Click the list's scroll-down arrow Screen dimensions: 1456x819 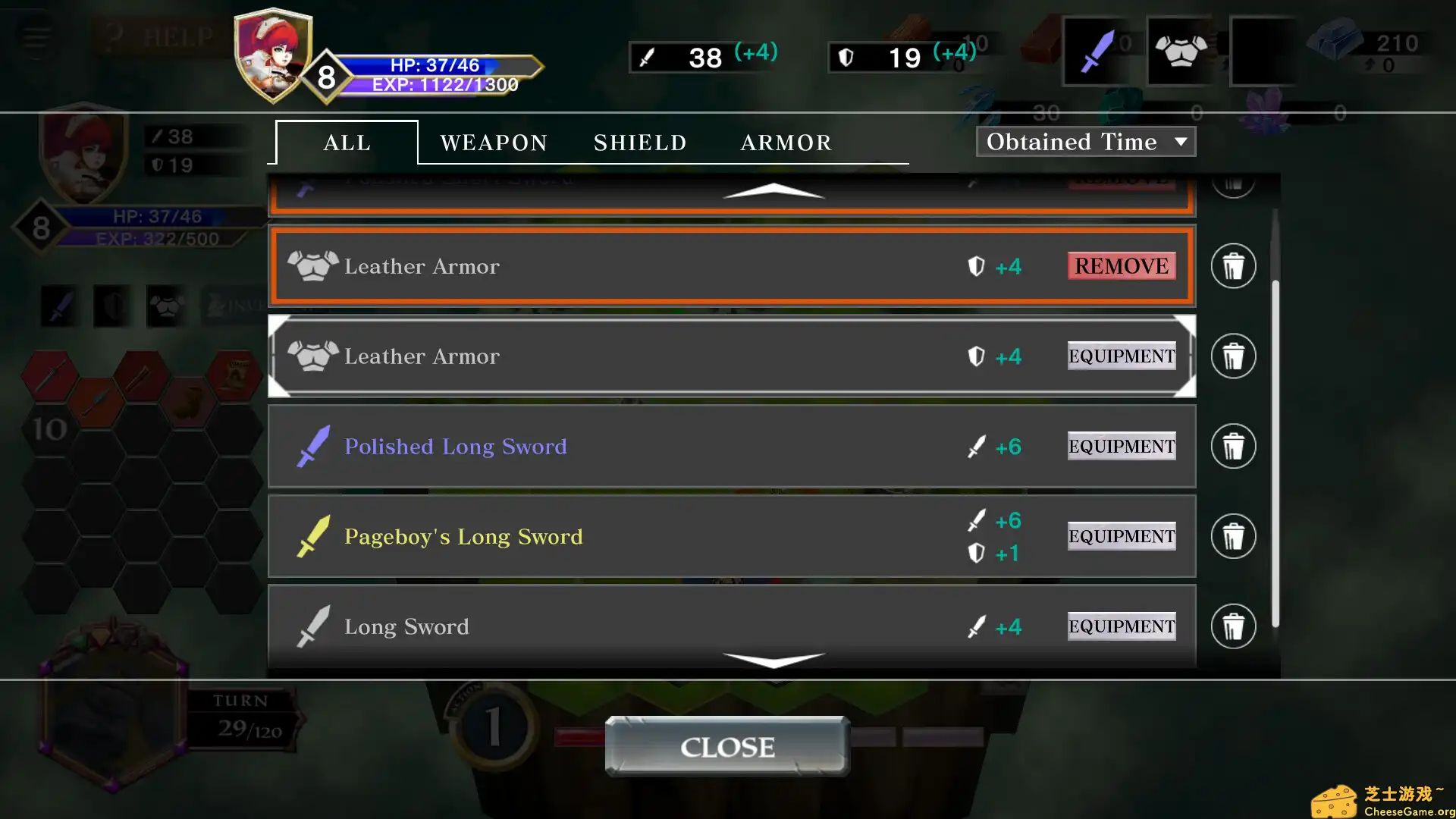(773, 660)
